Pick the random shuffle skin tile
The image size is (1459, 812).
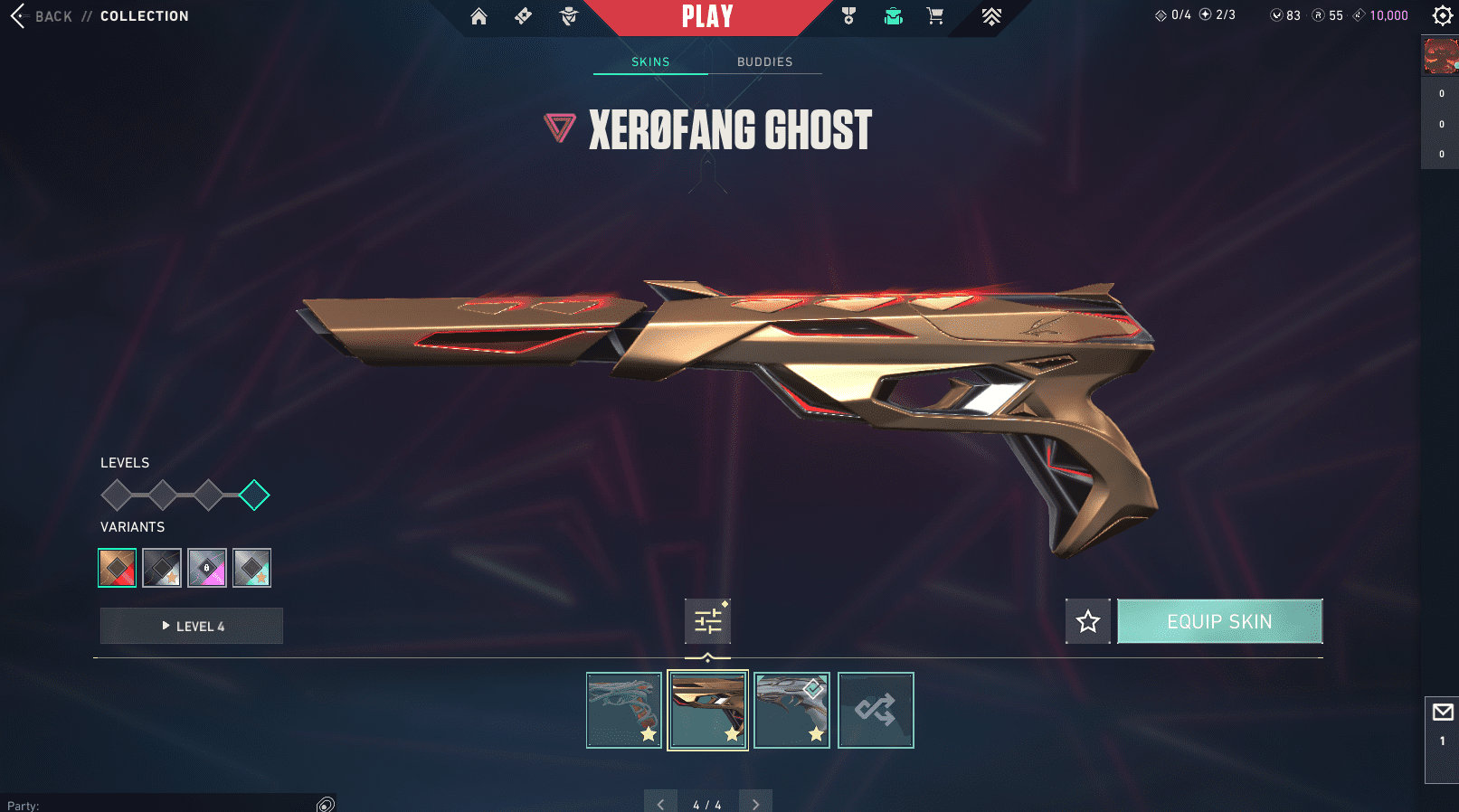[876, 710]
